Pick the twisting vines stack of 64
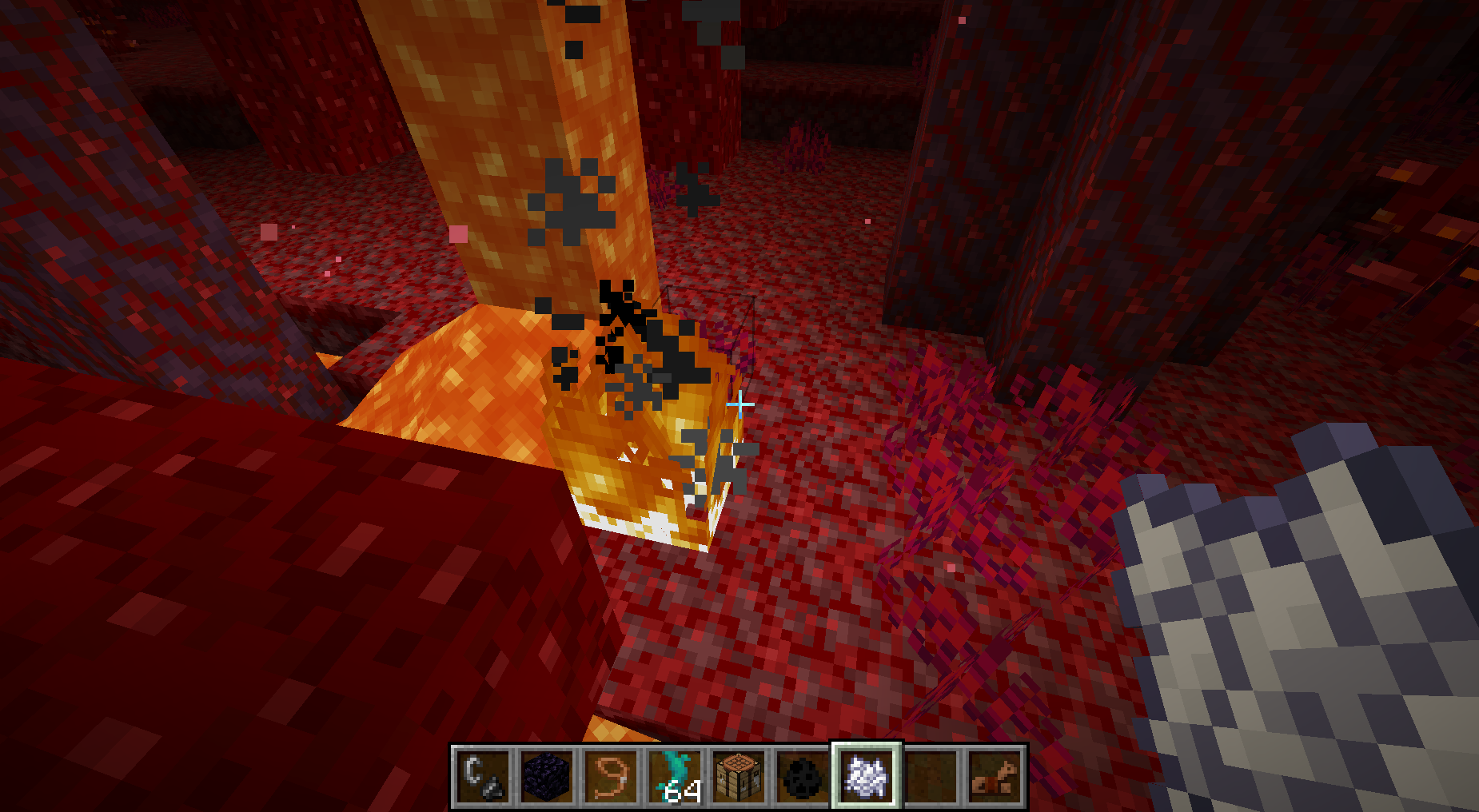Viewport: 1479px width, 812px height. coord(676,776)
